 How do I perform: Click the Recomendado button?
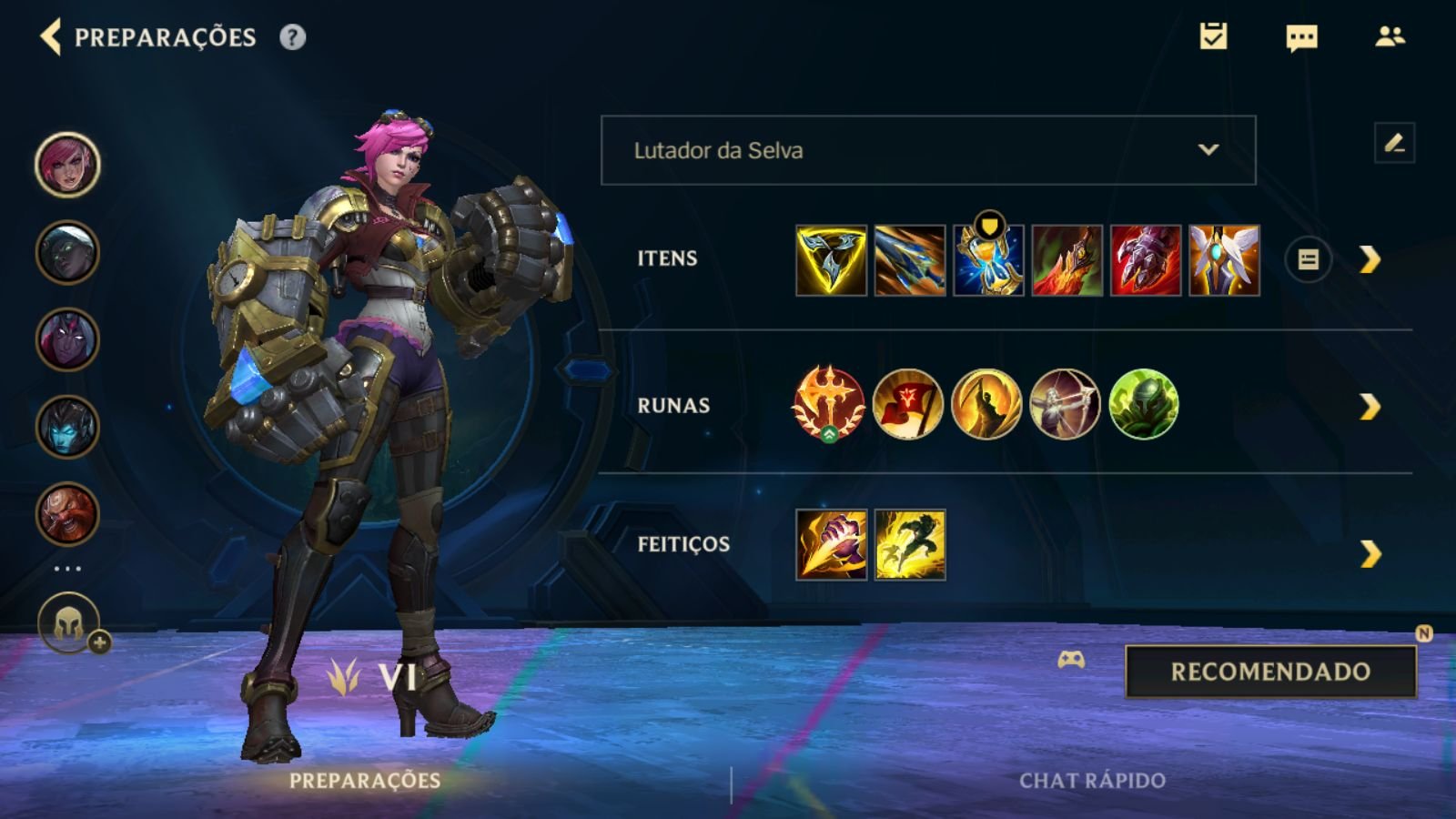tap(1270, 672)
